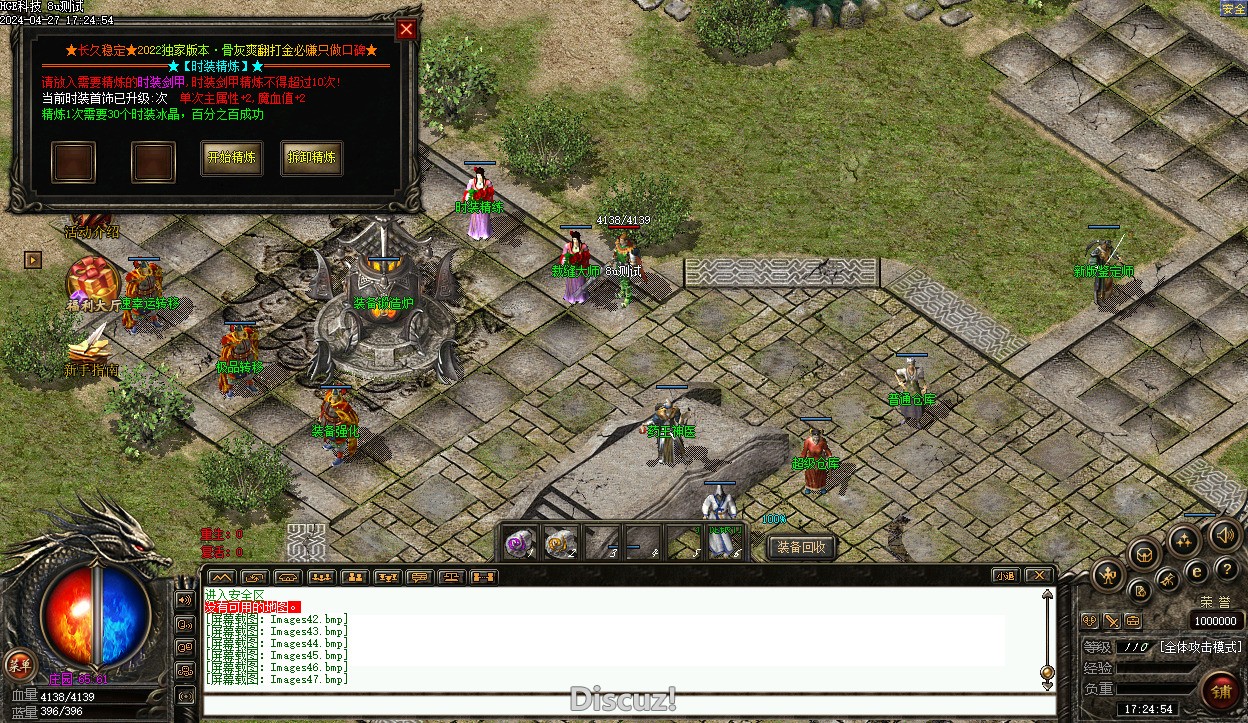Open the question mark help button
Viewport: 1248px width, 723px height.
(x=1227, y=570)
